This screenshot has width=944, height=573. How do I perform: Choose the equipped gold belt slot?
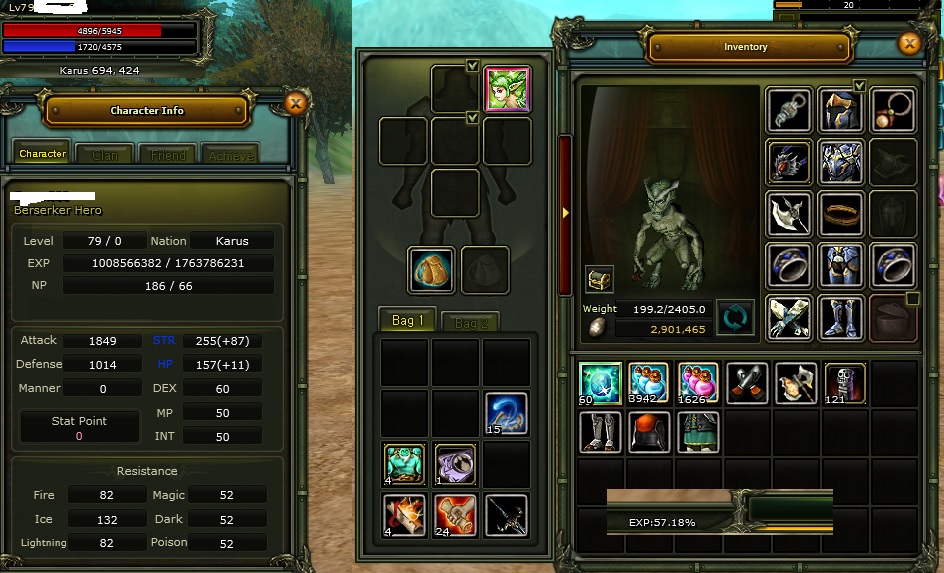coord(842,213)
